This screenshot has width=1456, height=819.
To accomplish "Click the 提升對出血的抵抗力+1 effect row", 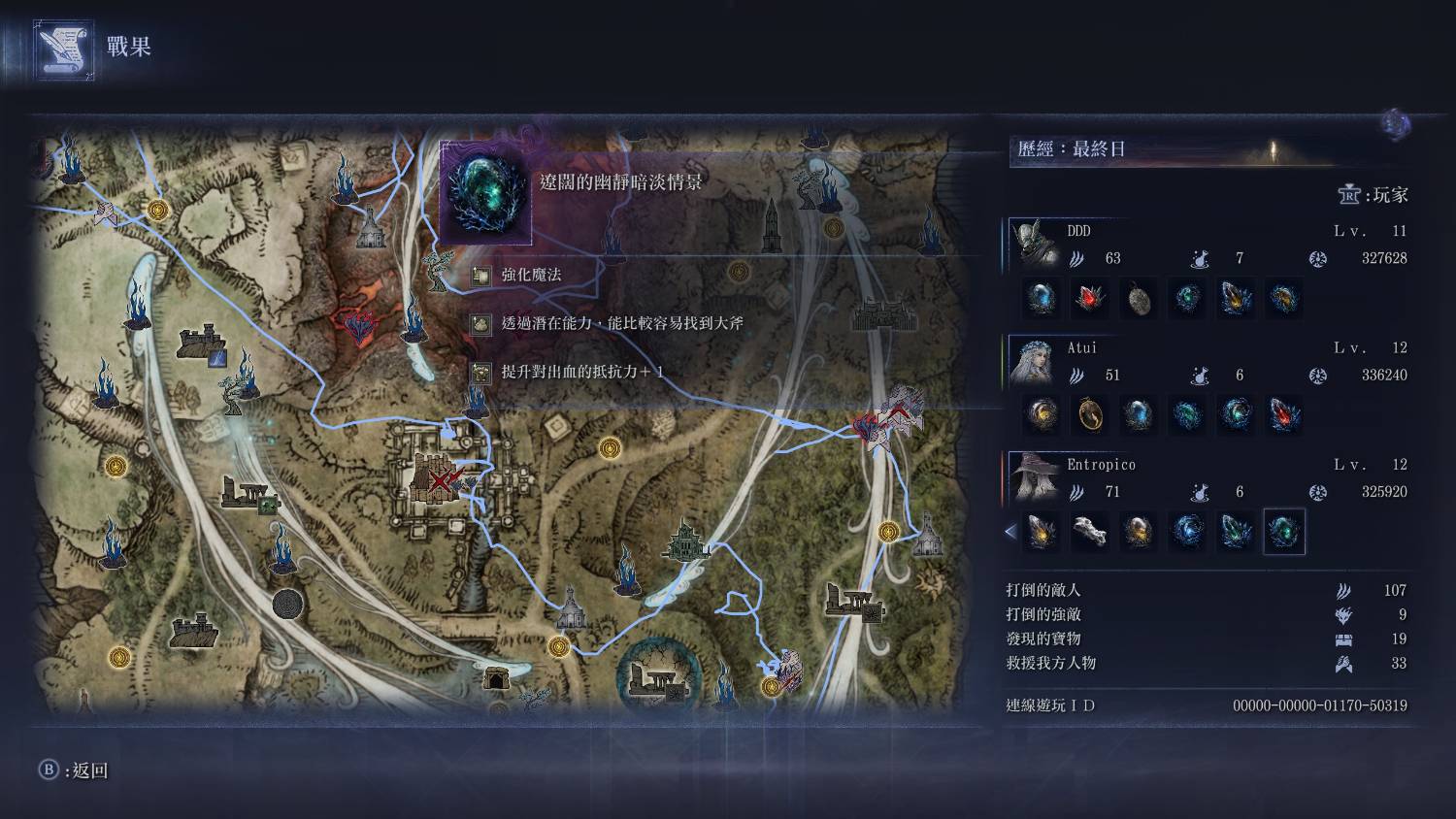I will coord(582,372).
